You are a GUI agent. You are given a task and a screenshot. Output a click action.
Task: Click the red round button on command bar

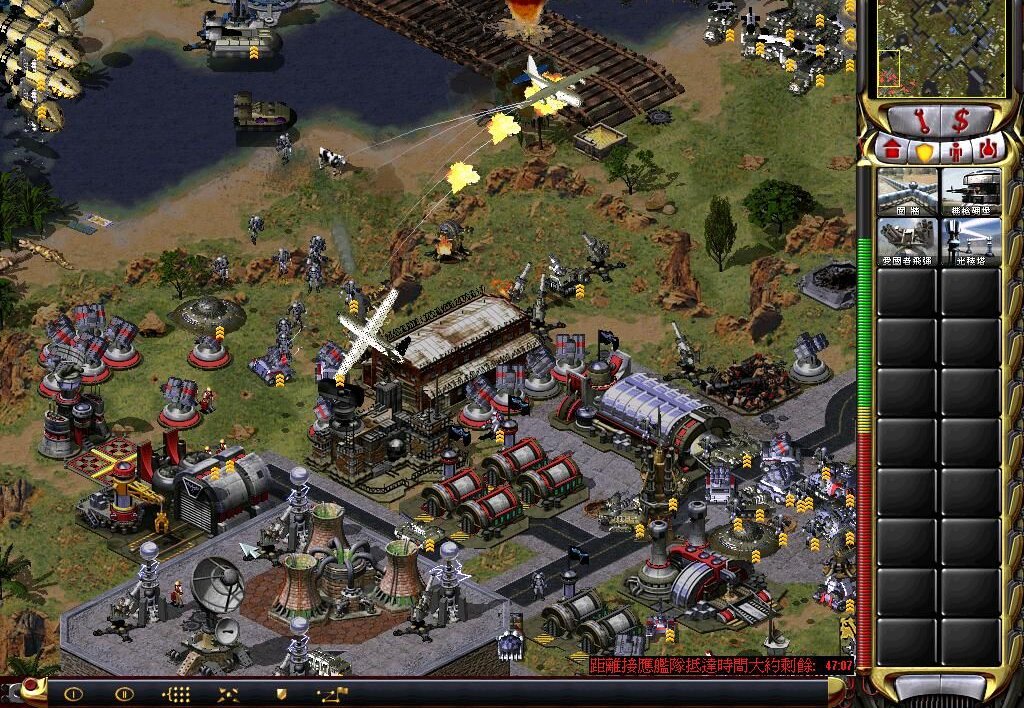point(32,686)
